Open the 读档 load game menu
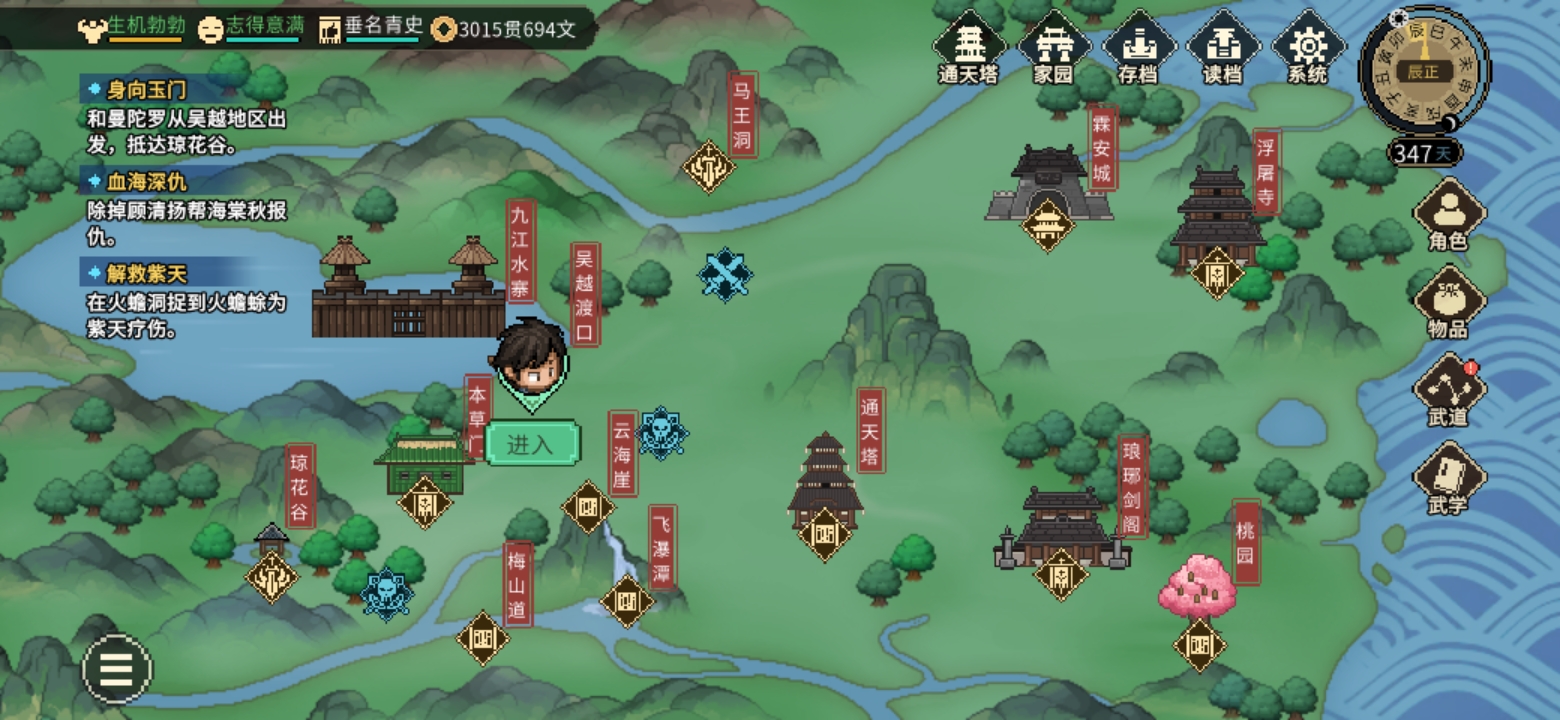Image resolution: width=1560 pixels, height=720 pixels. pyautogui.click(x=1221, y=46)
